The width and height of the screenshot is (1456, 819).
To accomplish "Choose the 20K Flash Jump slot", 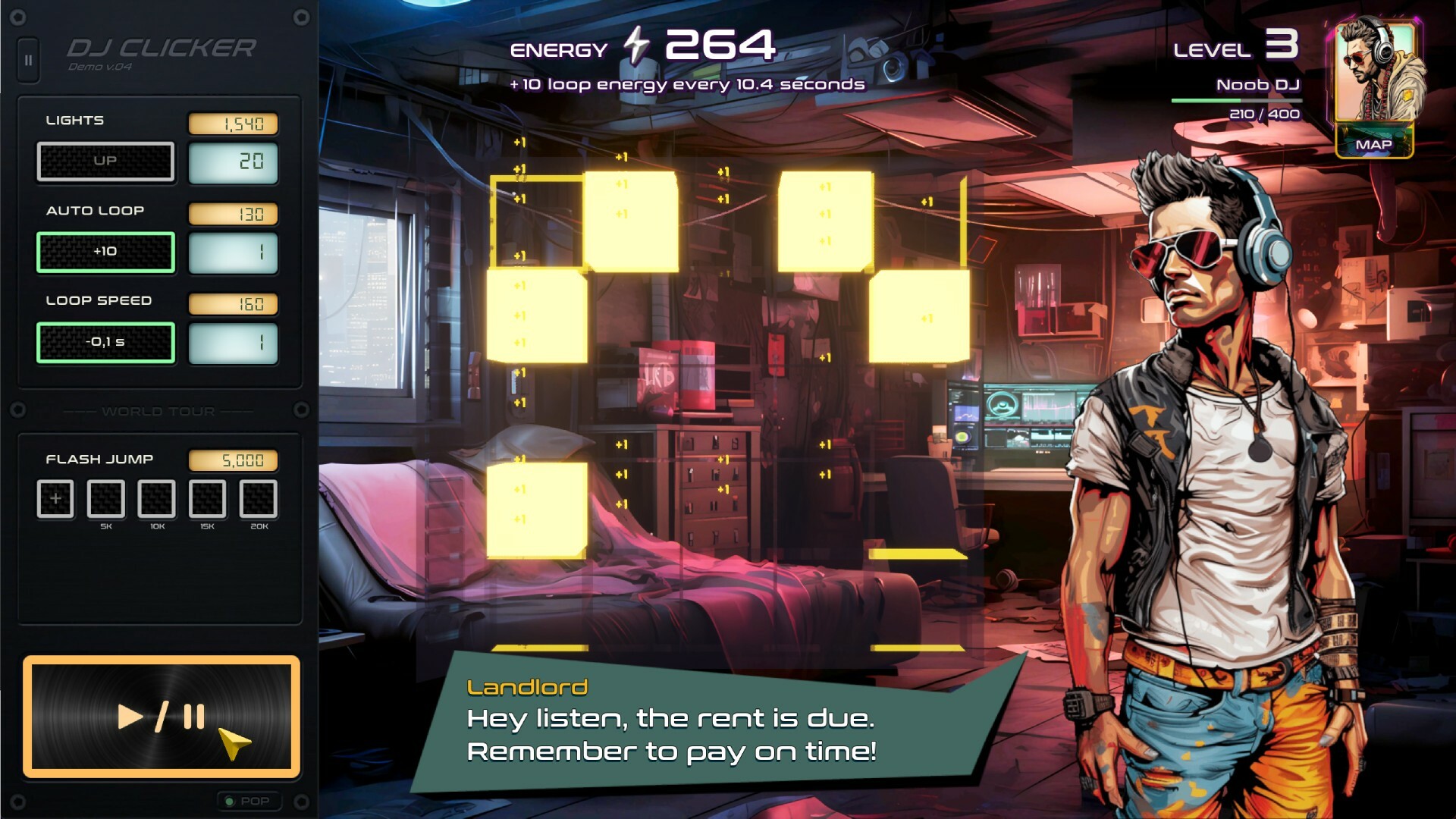I will pyautogui.click(x=259, y=498).
